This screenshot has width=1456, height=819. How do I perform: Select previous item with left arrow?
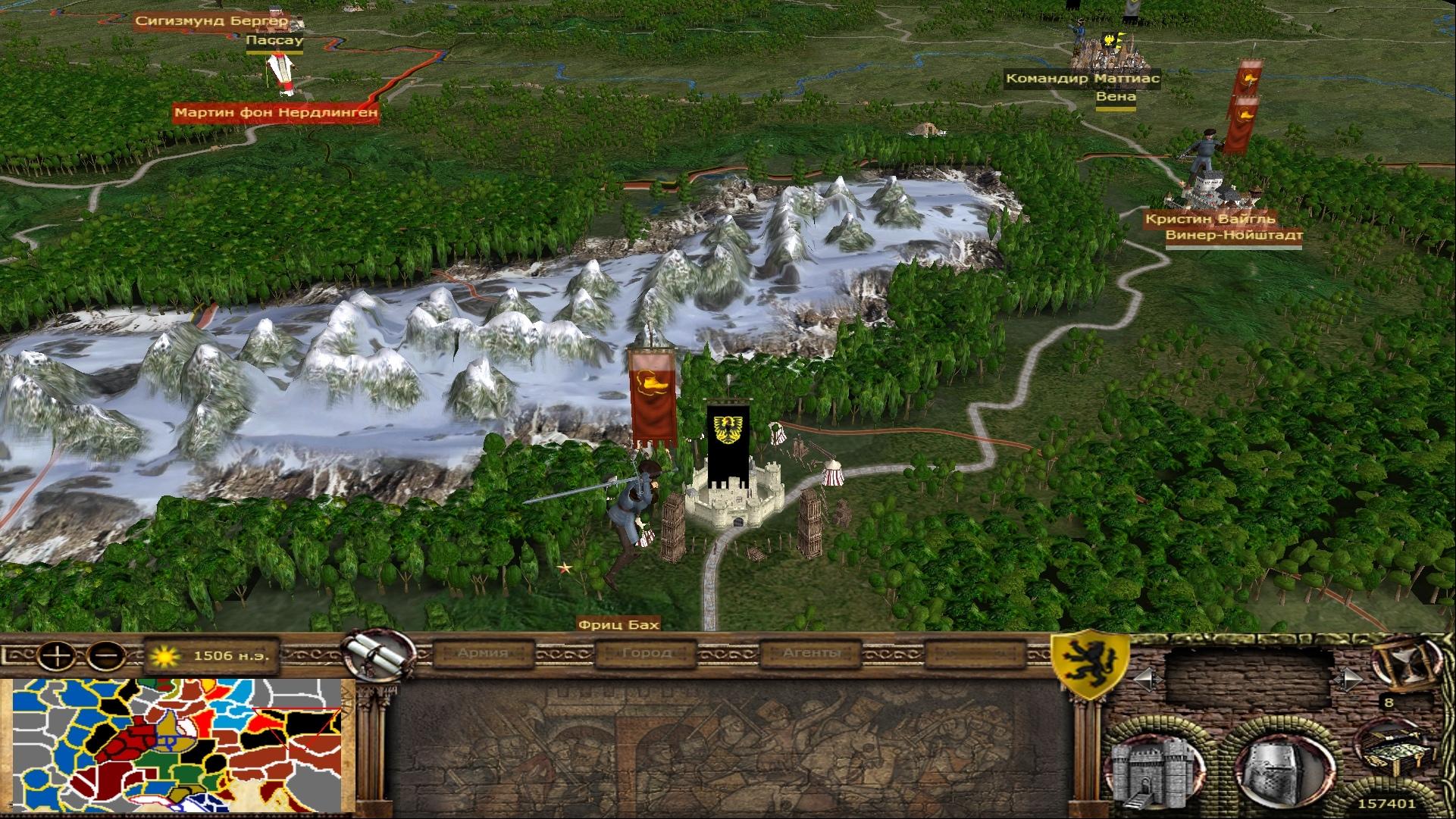tap(1146, 677)
